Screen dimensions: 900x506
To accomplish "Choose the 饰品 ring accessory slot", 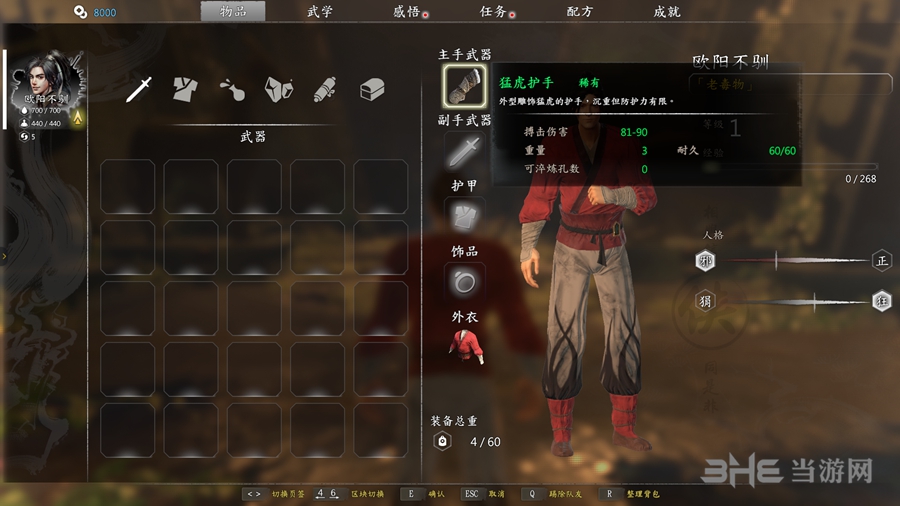I will (x=464, y=282).
